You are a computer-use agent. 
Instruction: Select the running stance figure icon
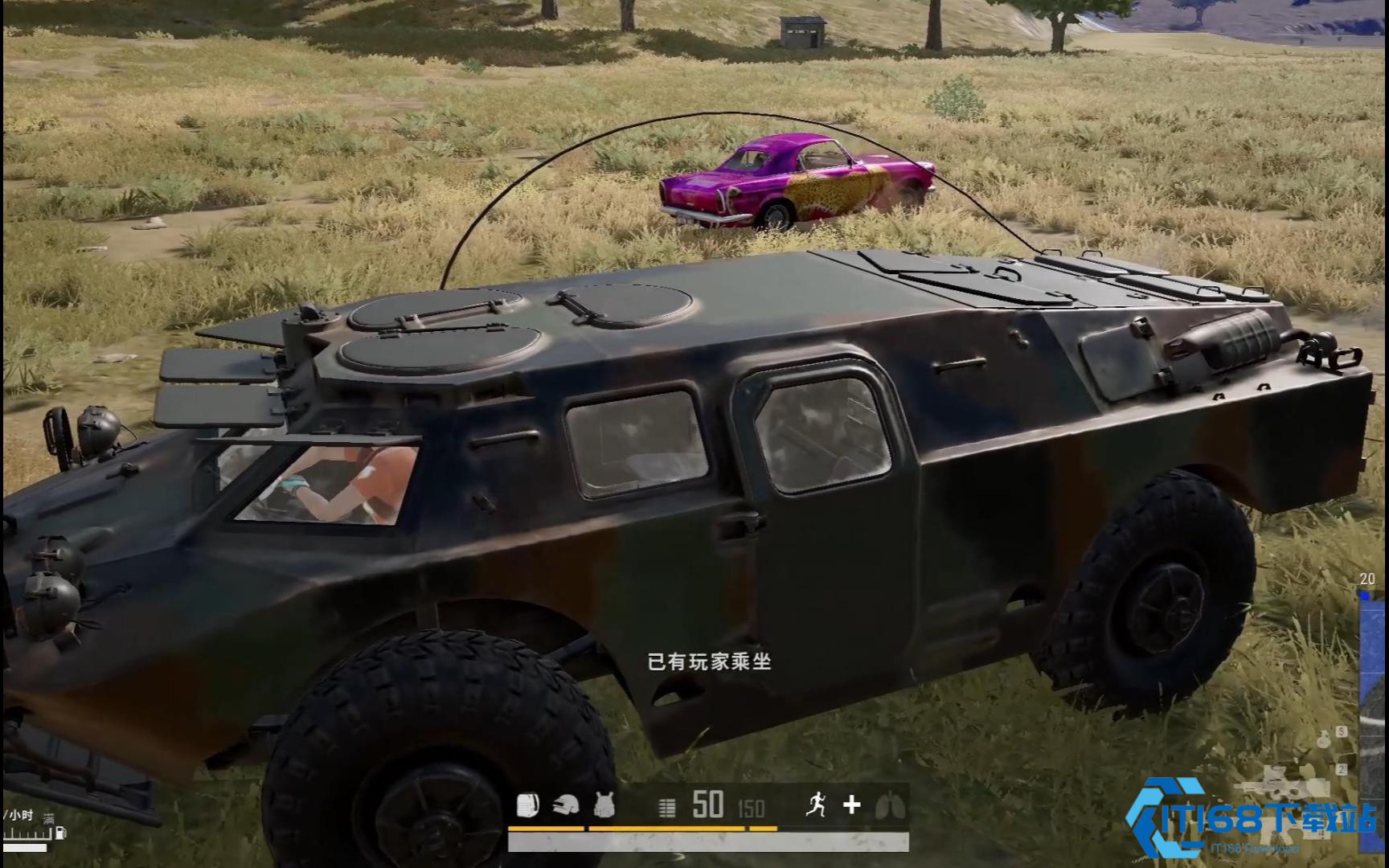(x=816, y=804)
